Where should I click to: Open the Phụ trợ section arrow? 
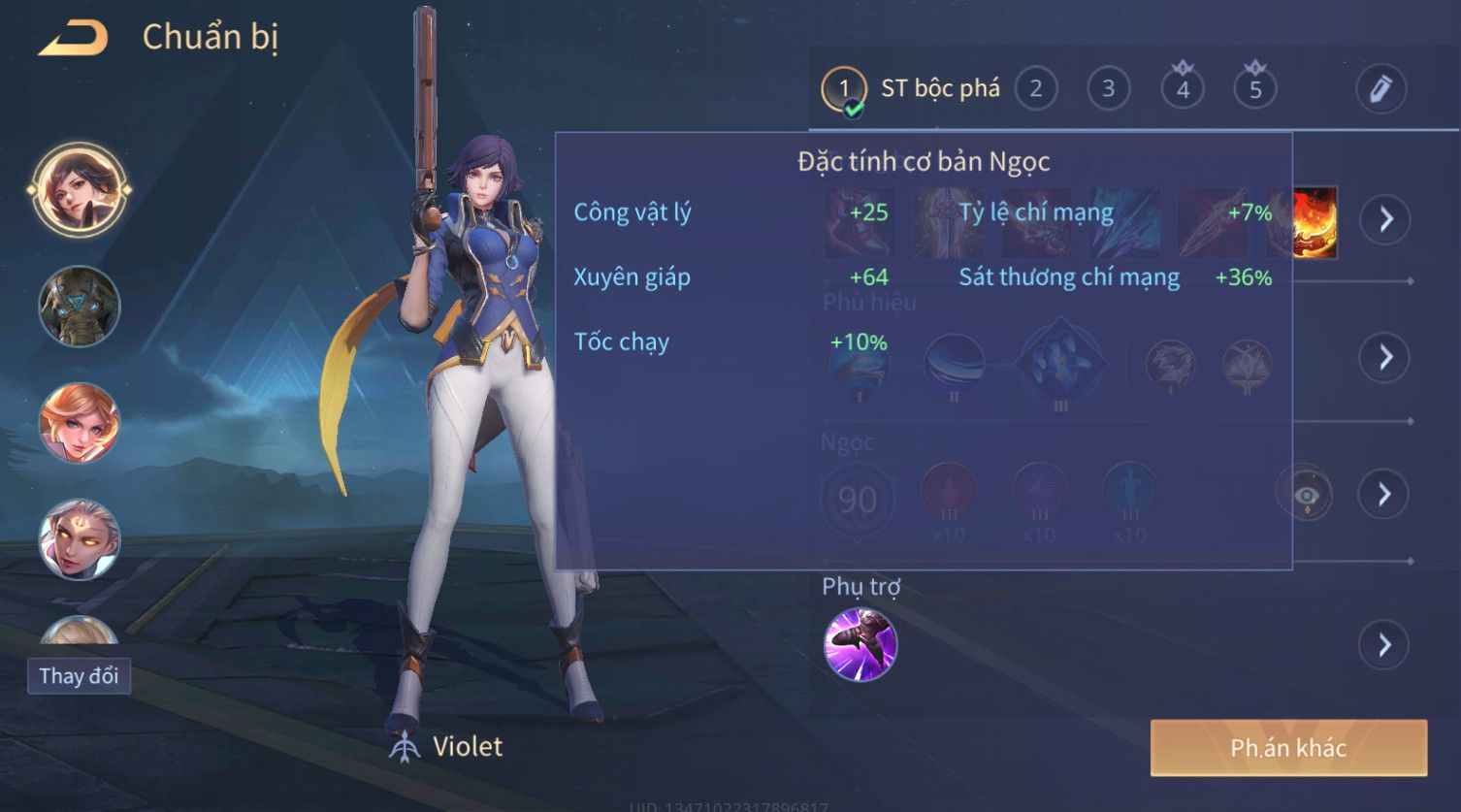point(1384,645)
